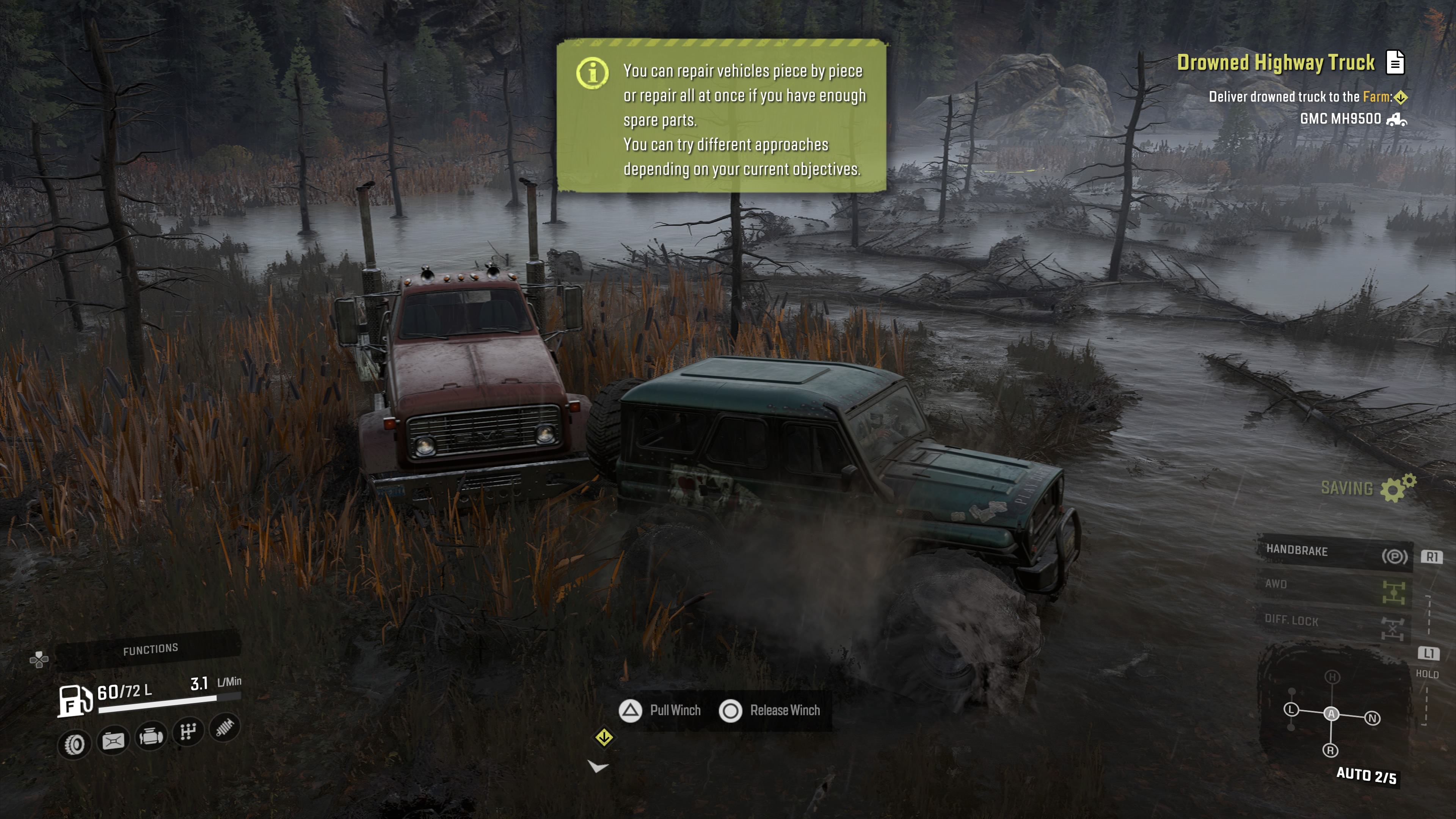Check the wheels damage icon

(75, 744)
